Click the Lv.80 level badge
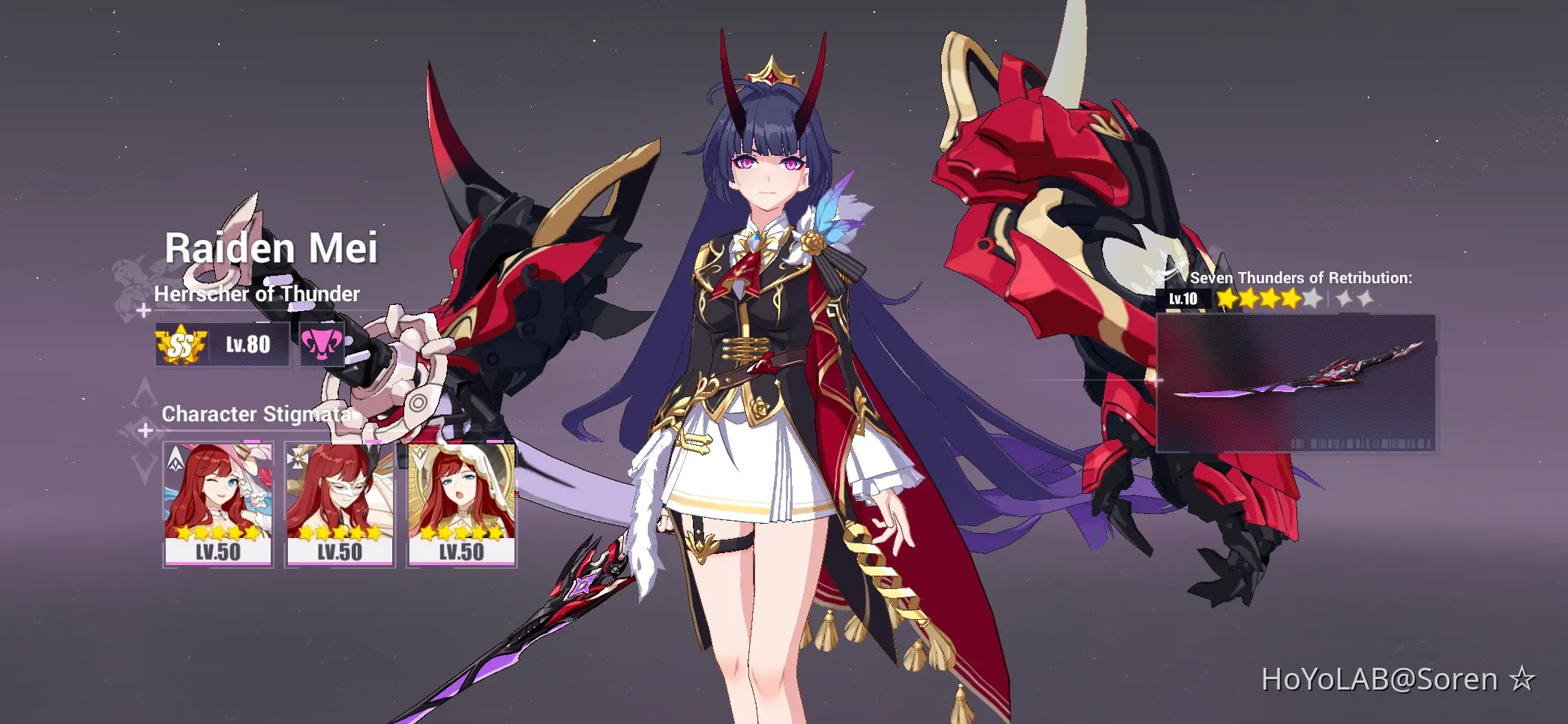 [x=247, y=343]
